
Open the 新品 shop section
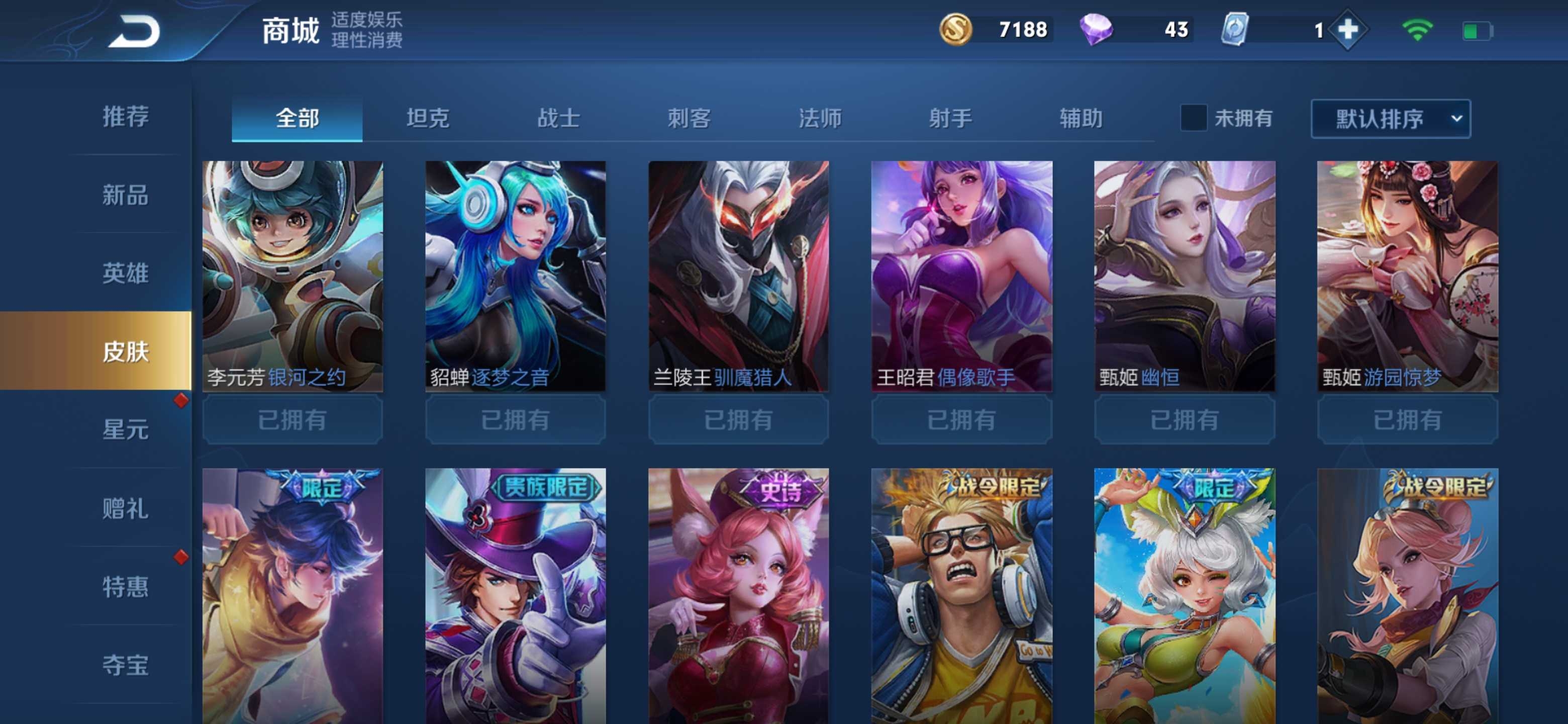tap(126, 195)
